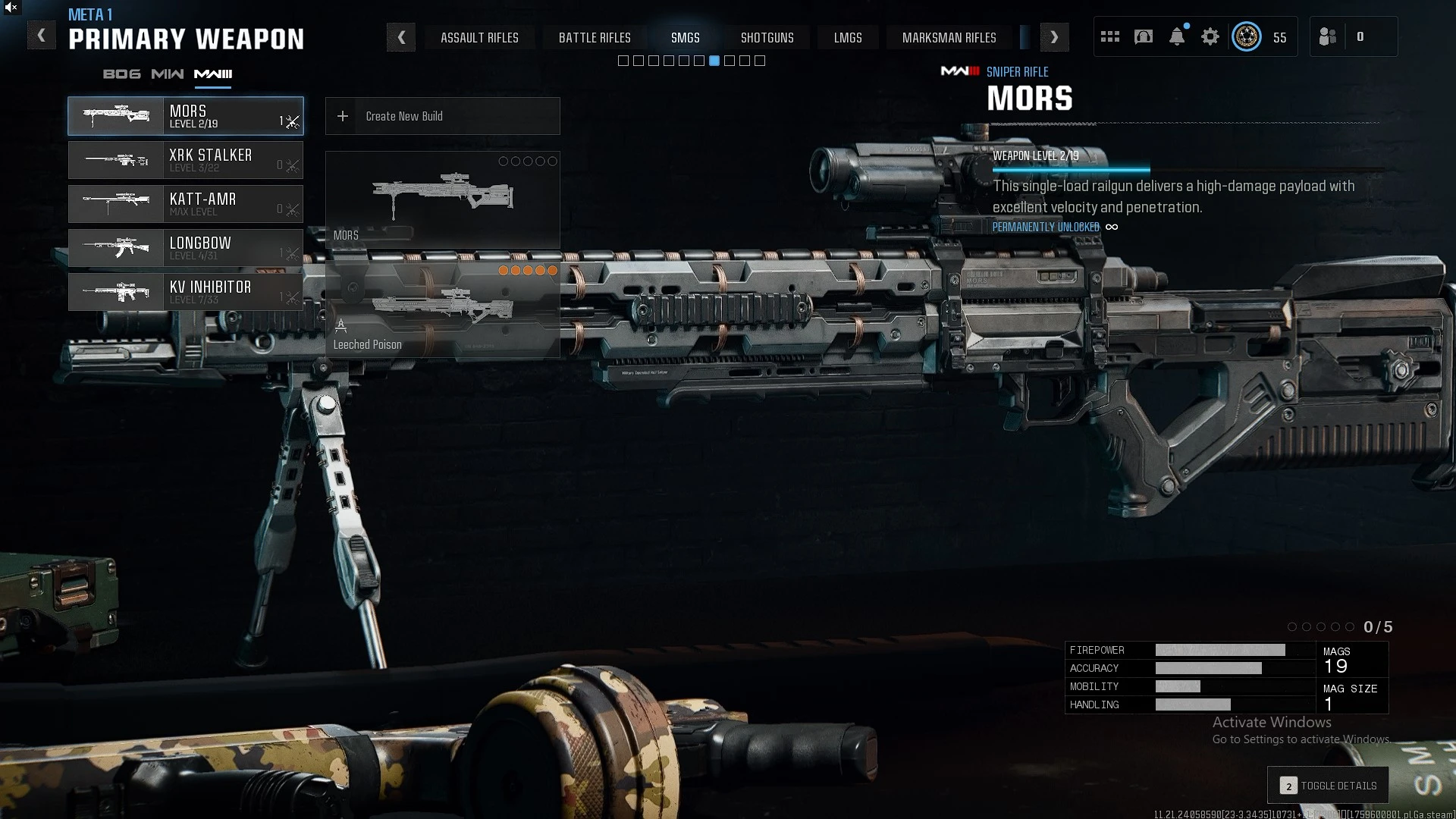Image resolution: width=1456 pixels, height=819 pixels.
Task: Select the SMGs weapon tab
Action: pyautogui.click(x=685, y=38)
